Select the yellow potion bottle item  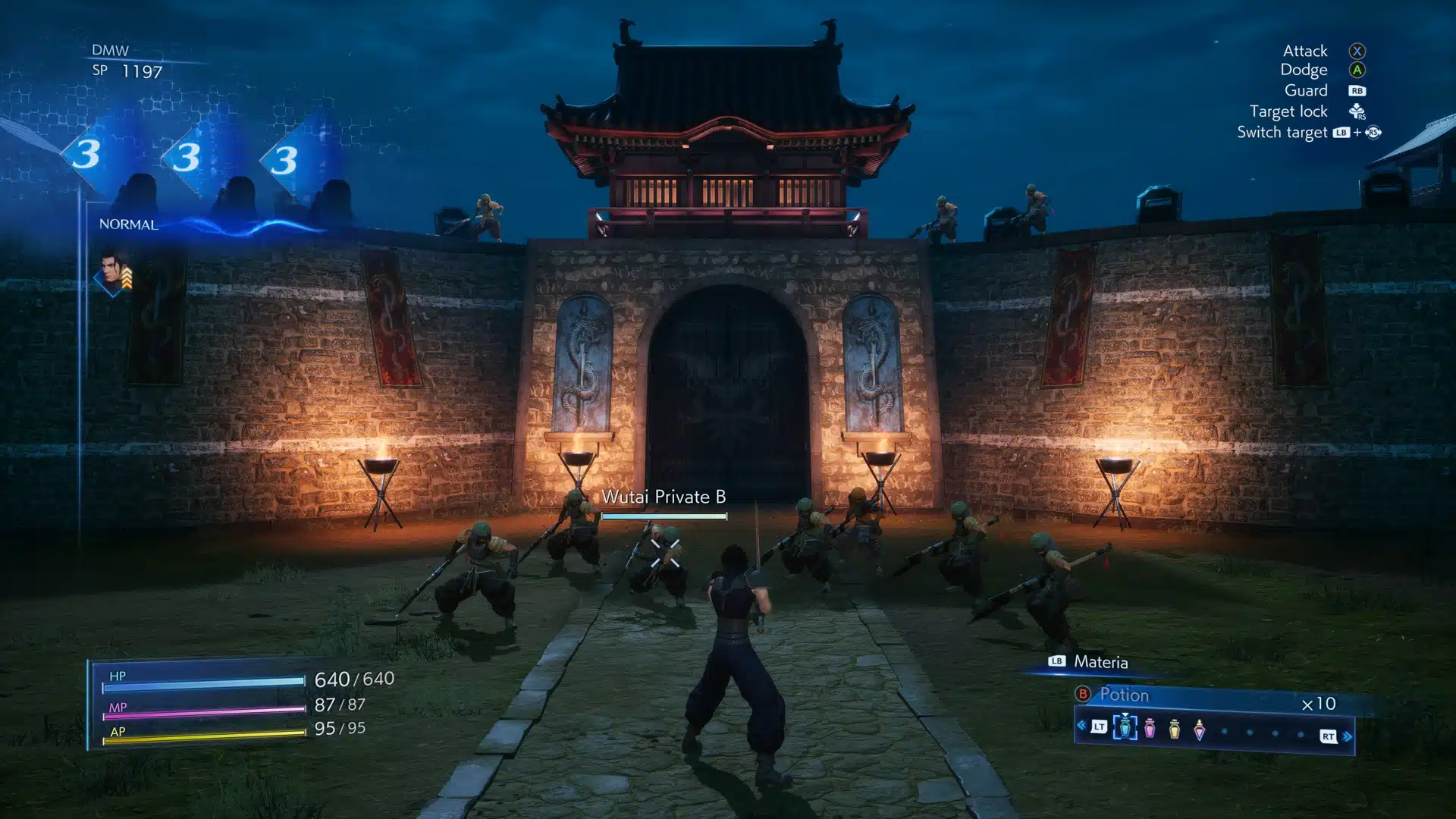click(x=1174, y=729)
